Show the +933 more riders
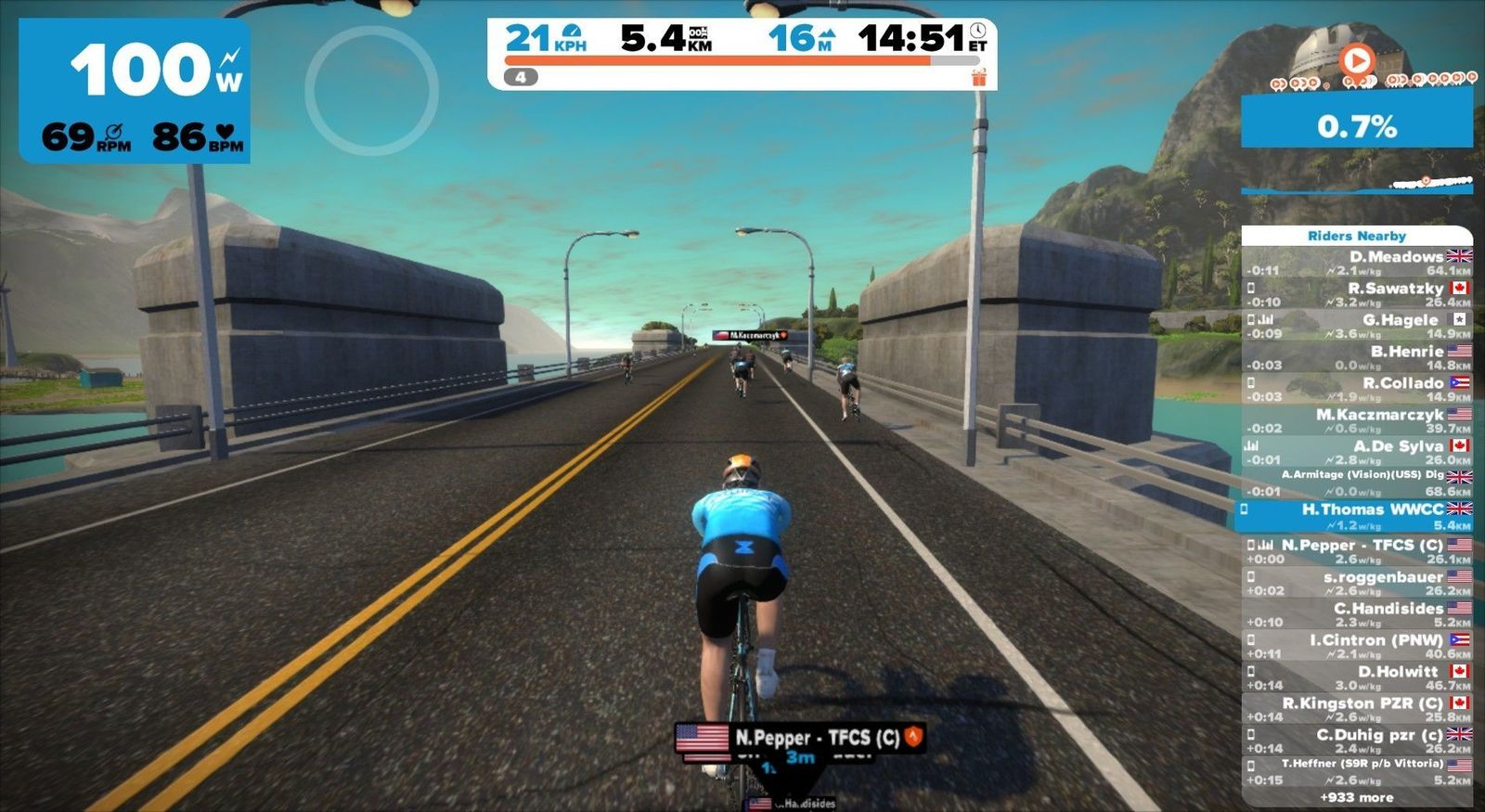The image size is (1485, 812). pos(1357,797)
